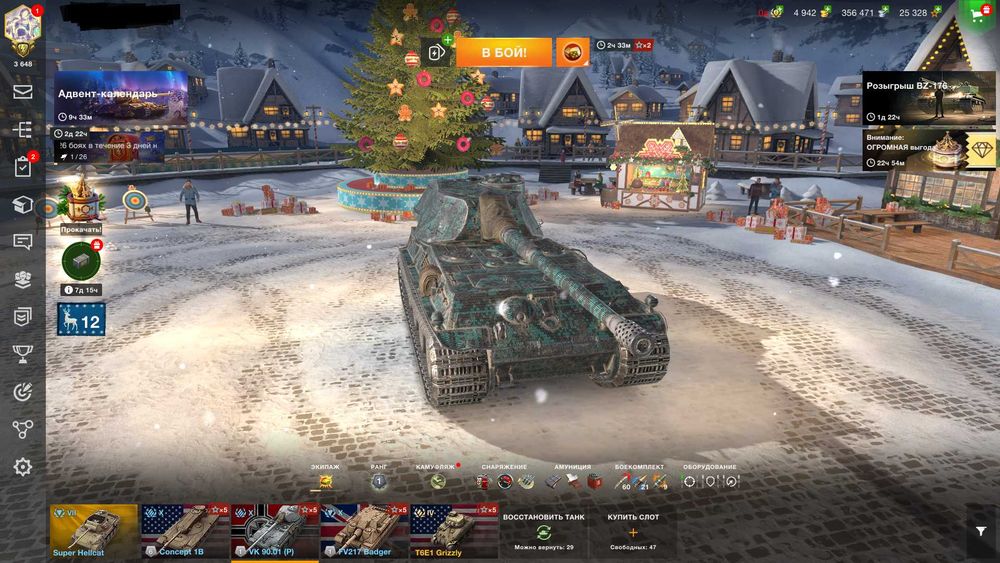Image resolution: width=1000 pixels, height=563 pixels.
Task: Open the chat speech-bubble icon
Action: click(x=22, y=242)
